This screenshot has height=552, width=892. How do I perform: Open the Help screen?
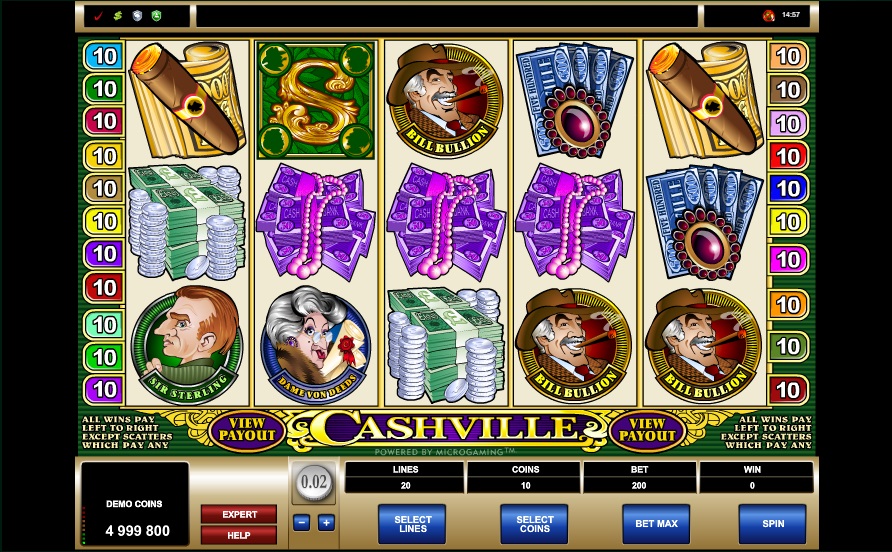click(239, 535)
